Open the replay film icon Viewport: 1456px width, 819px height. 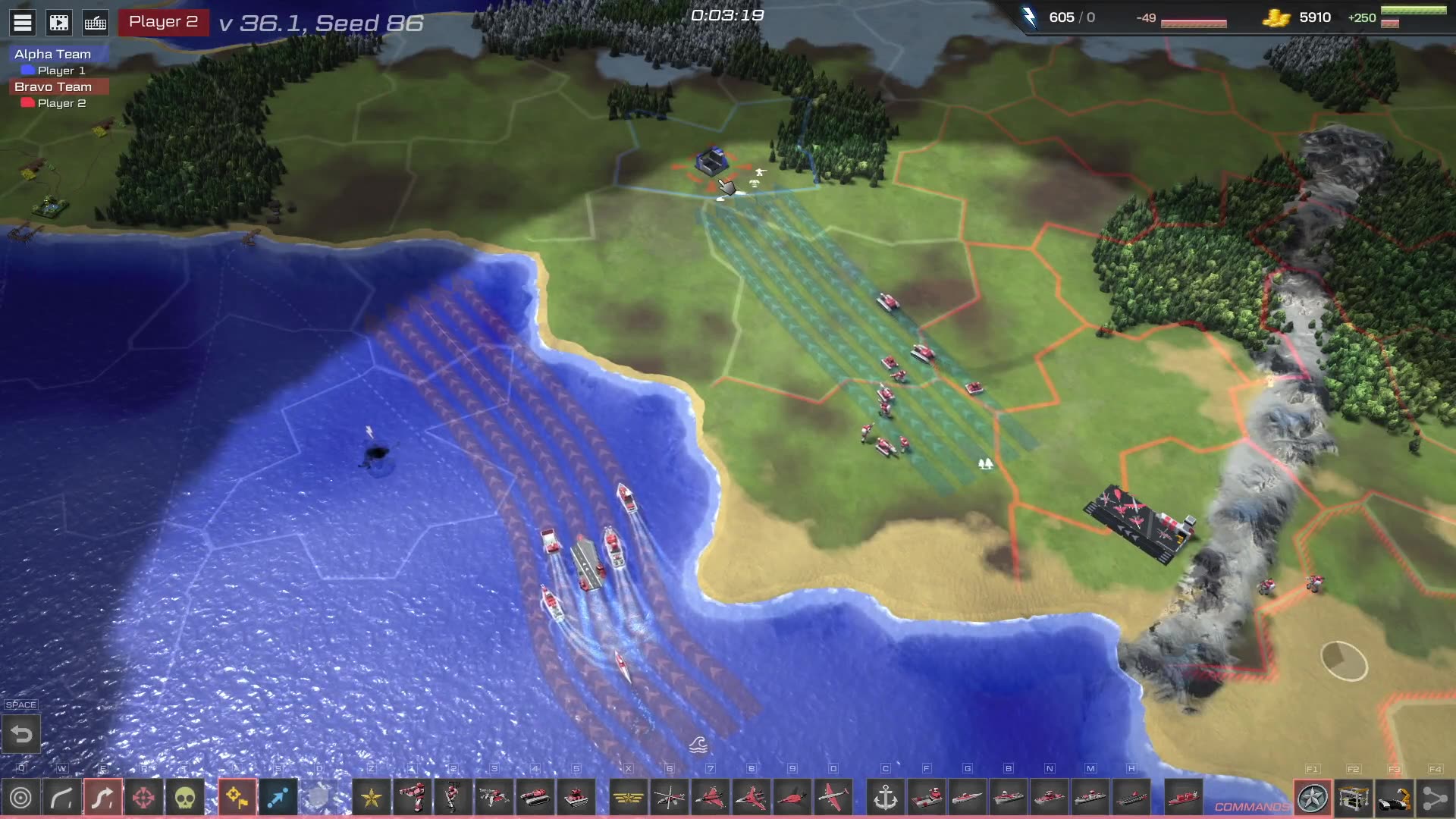tap(59, 23)
